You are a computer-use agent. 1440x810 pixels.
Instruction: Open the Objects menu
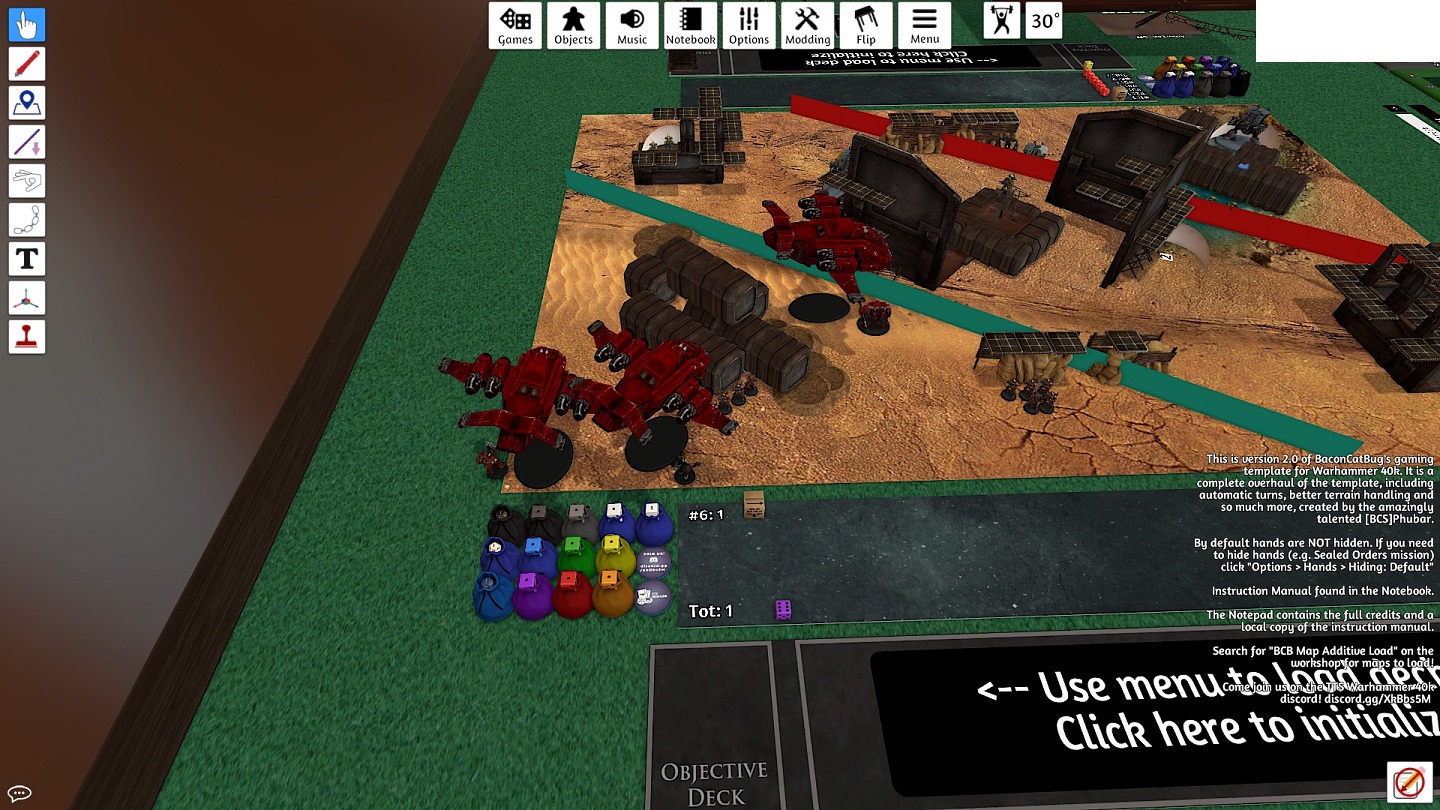pos(573,25)
